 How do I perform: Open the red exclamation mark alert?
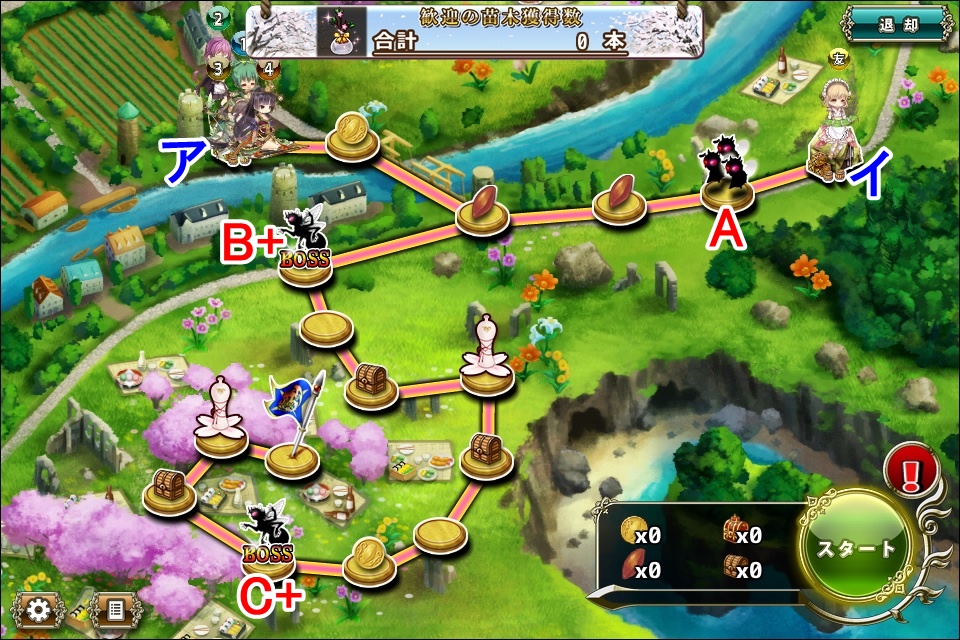point(910,469)
